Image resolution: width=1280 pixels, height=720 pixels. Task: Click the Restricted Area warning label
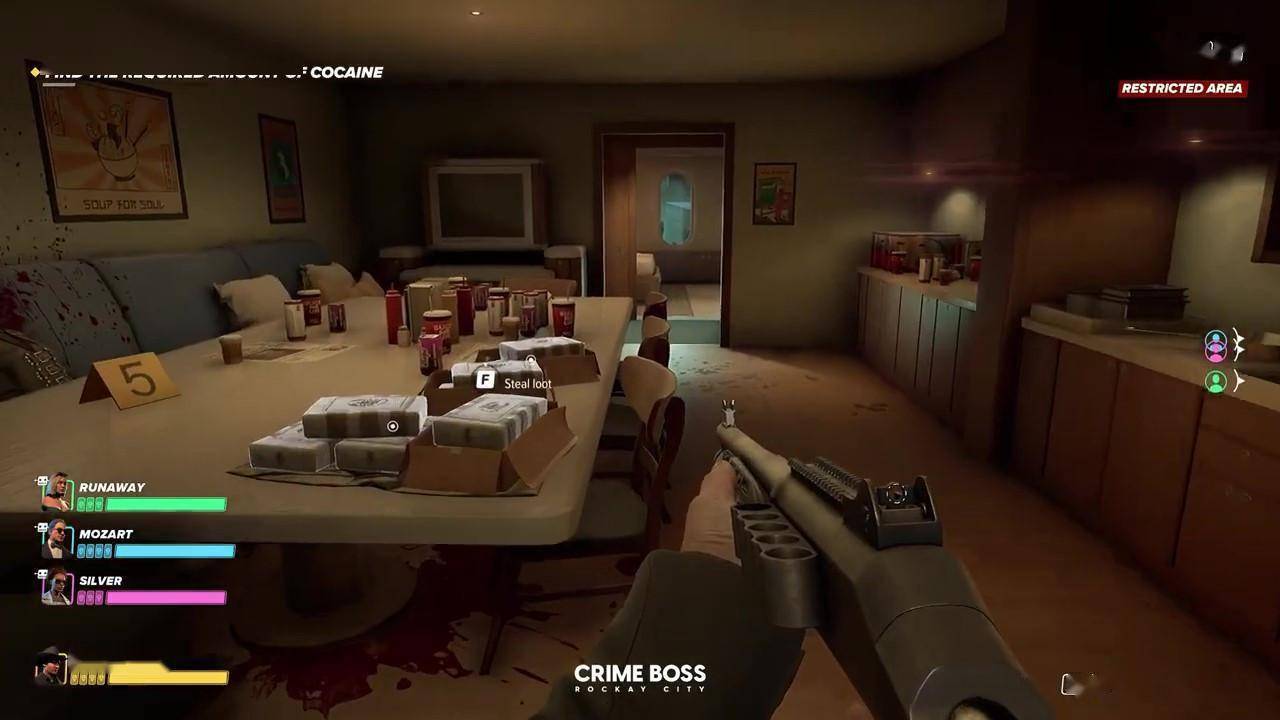pyautogui.click(x=1181, y=88)
